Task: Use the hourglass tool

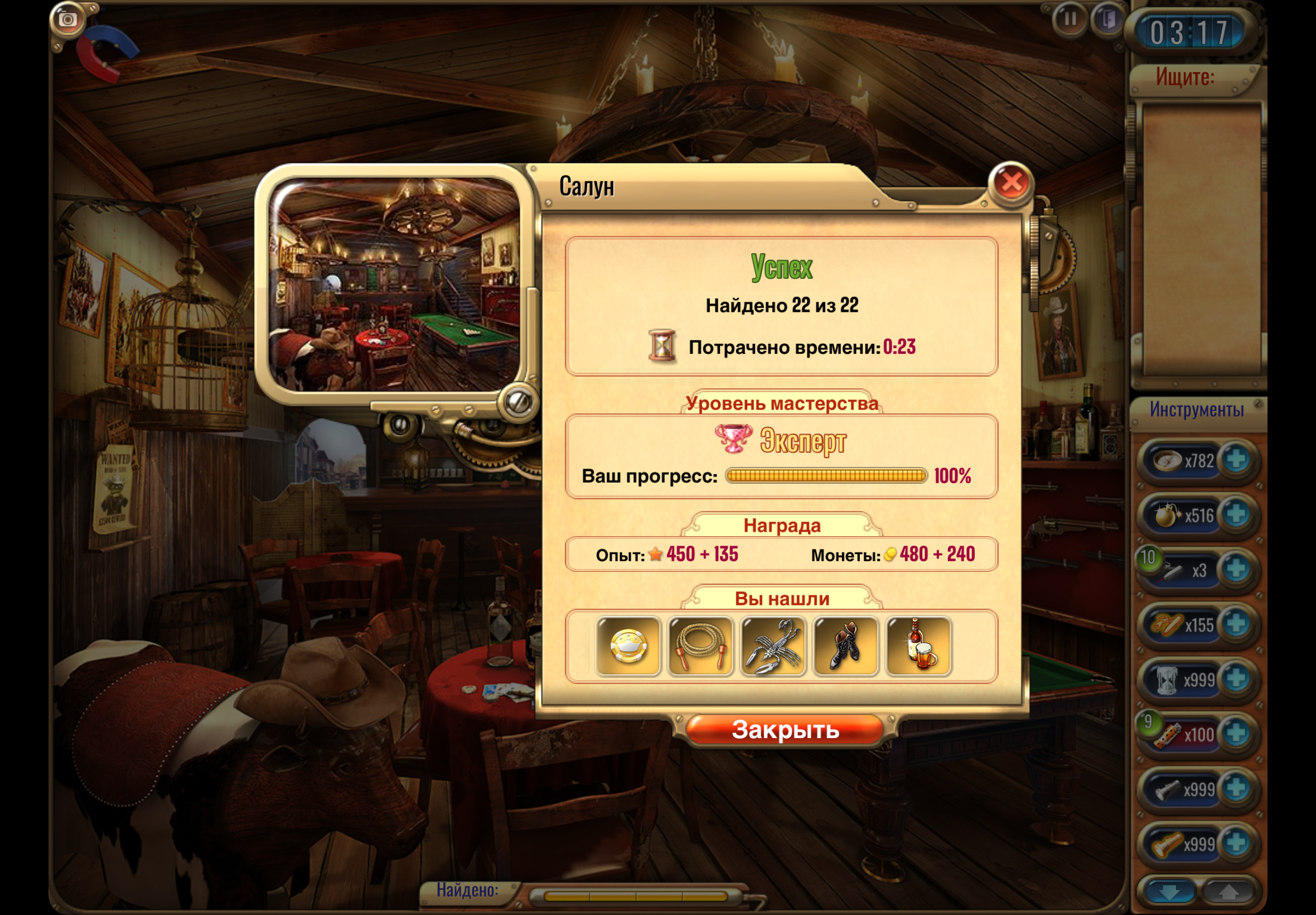Action: click(x=1167, y=680)
